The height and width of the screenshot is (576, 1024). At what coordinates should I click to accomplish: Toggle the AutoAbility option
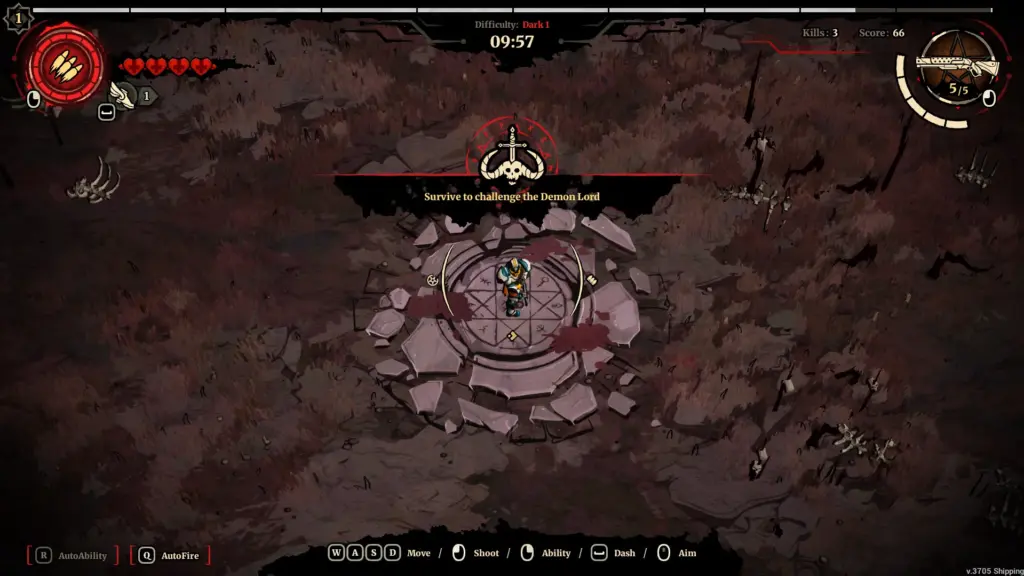pos(72,555)
